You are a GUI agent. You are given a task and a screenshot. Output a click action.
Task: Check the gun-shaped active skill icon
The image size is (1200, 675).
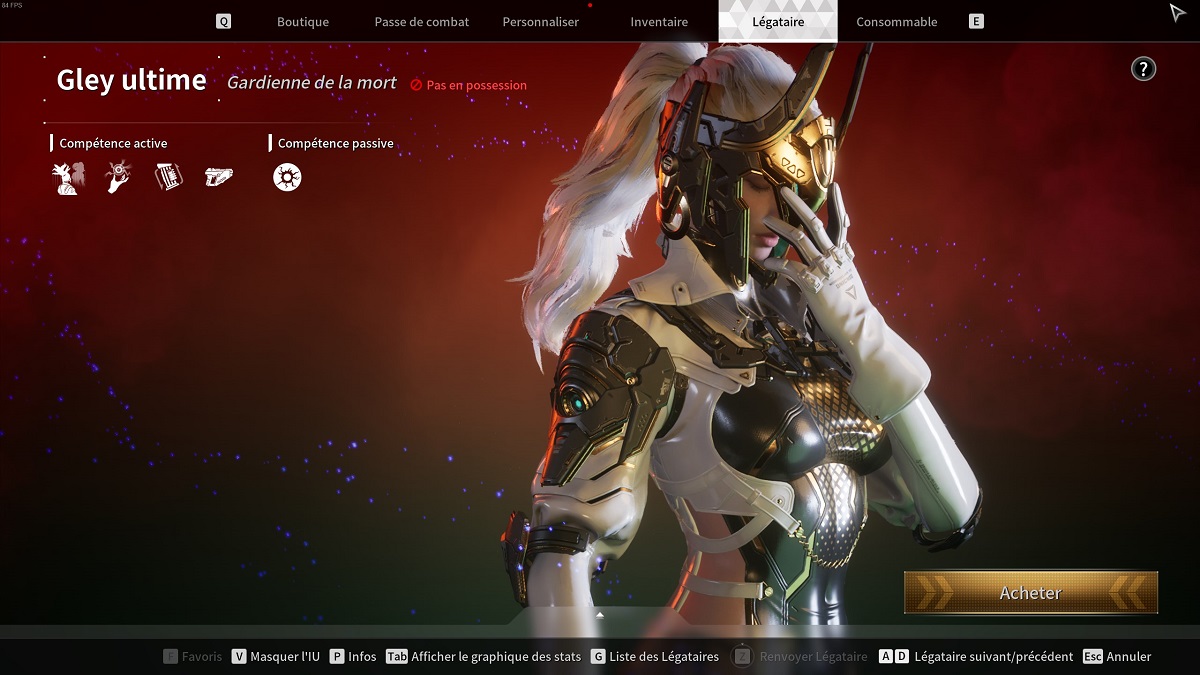(218, 178)
